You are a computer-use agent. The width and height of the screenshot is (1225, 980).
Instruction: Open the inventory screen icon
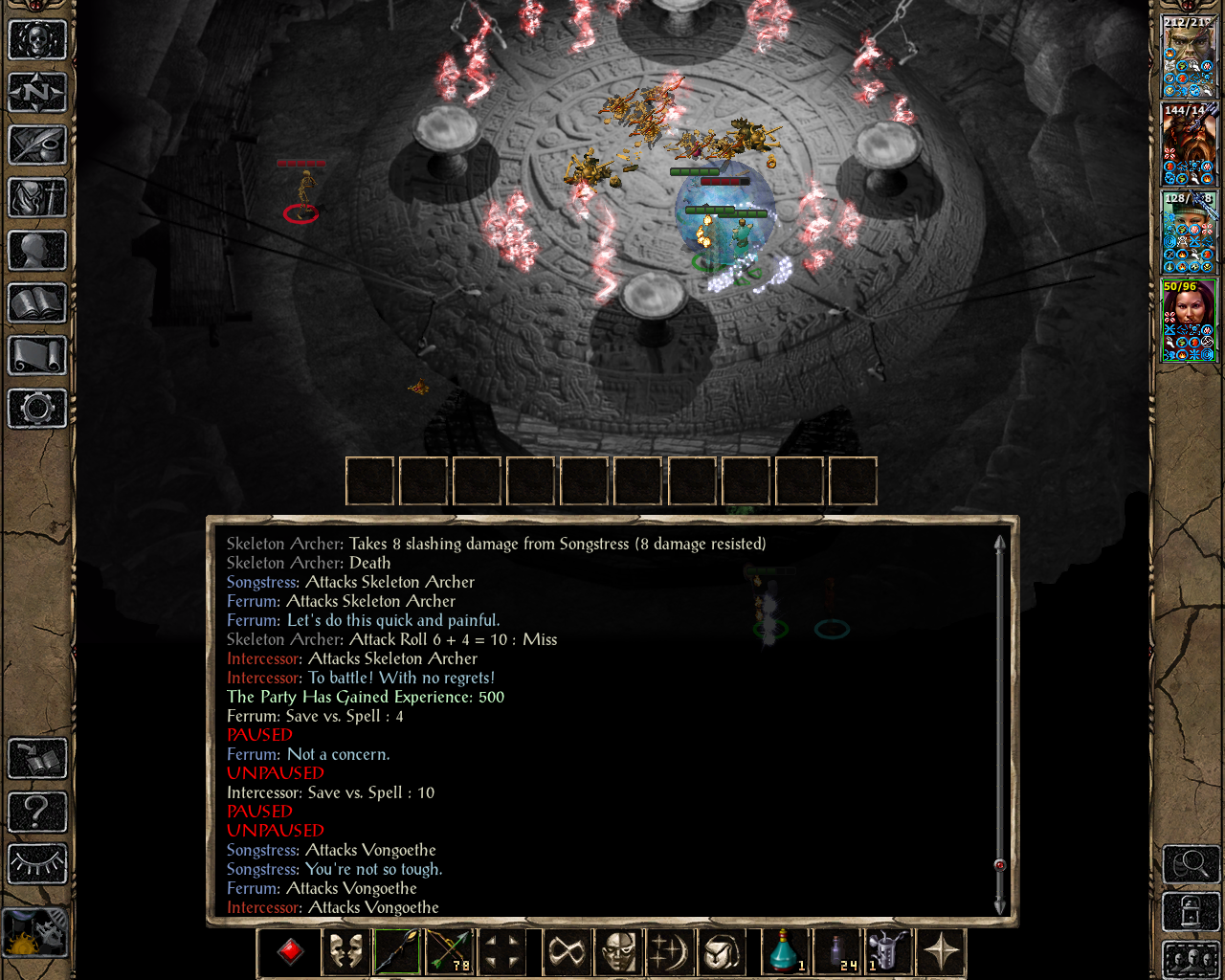[36, 199]
